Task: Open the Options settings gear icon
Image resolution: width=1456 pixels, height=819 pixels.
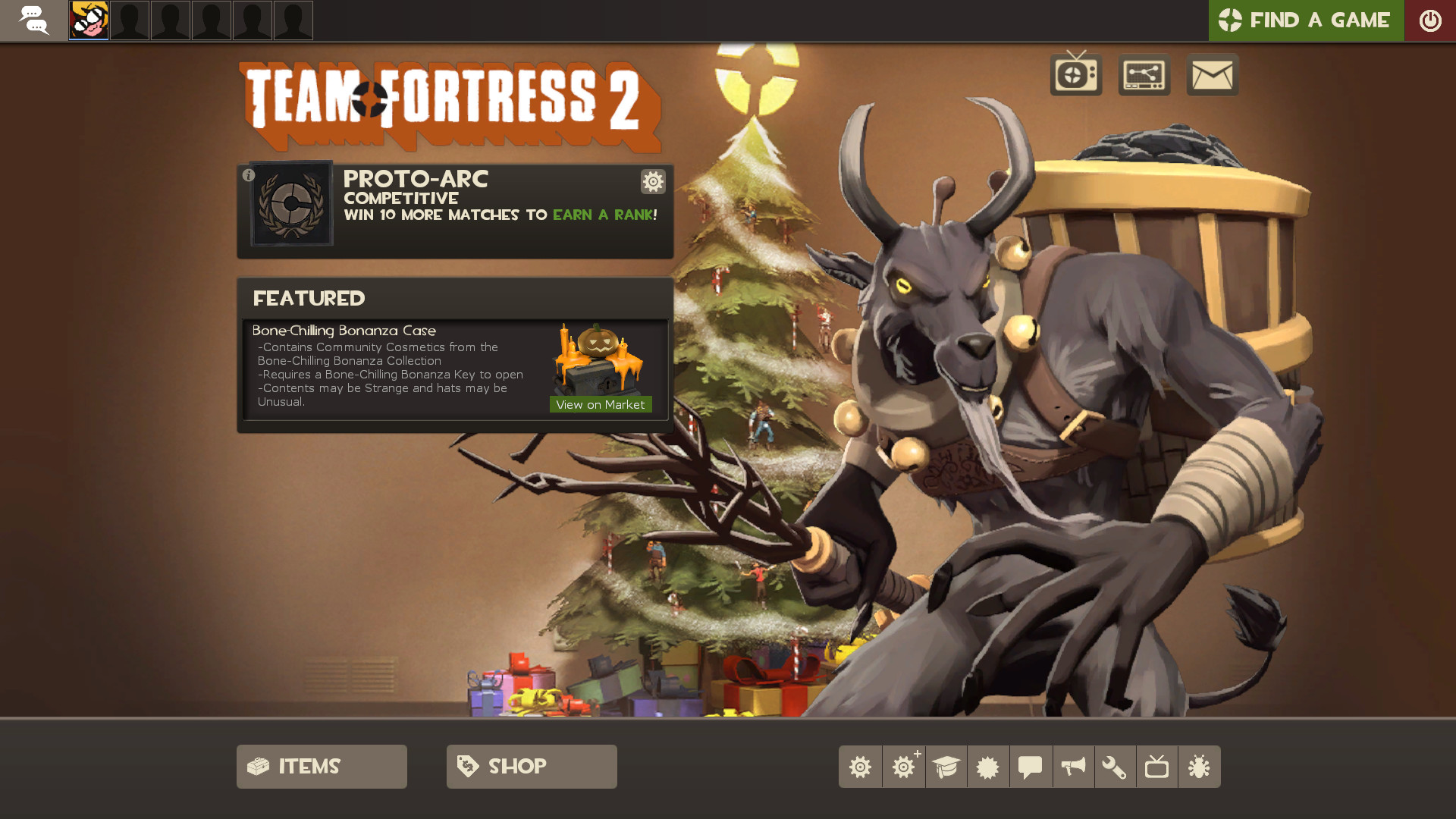Action: [861, 766]
